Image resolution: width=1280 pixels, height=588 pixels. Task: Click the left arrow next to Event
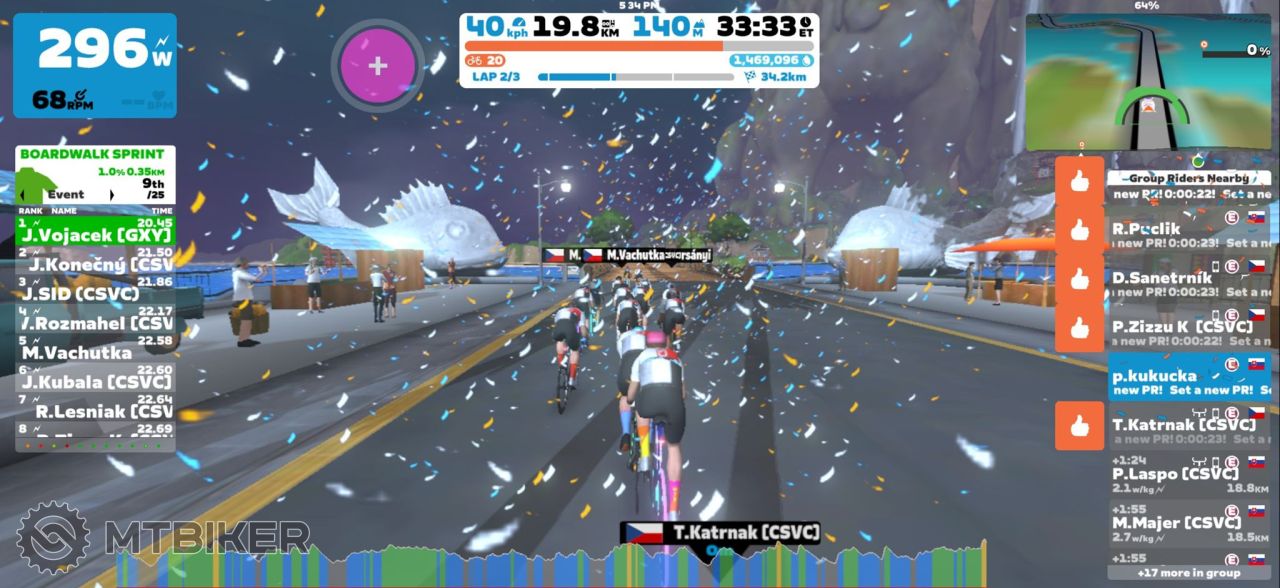pos(22,194)
